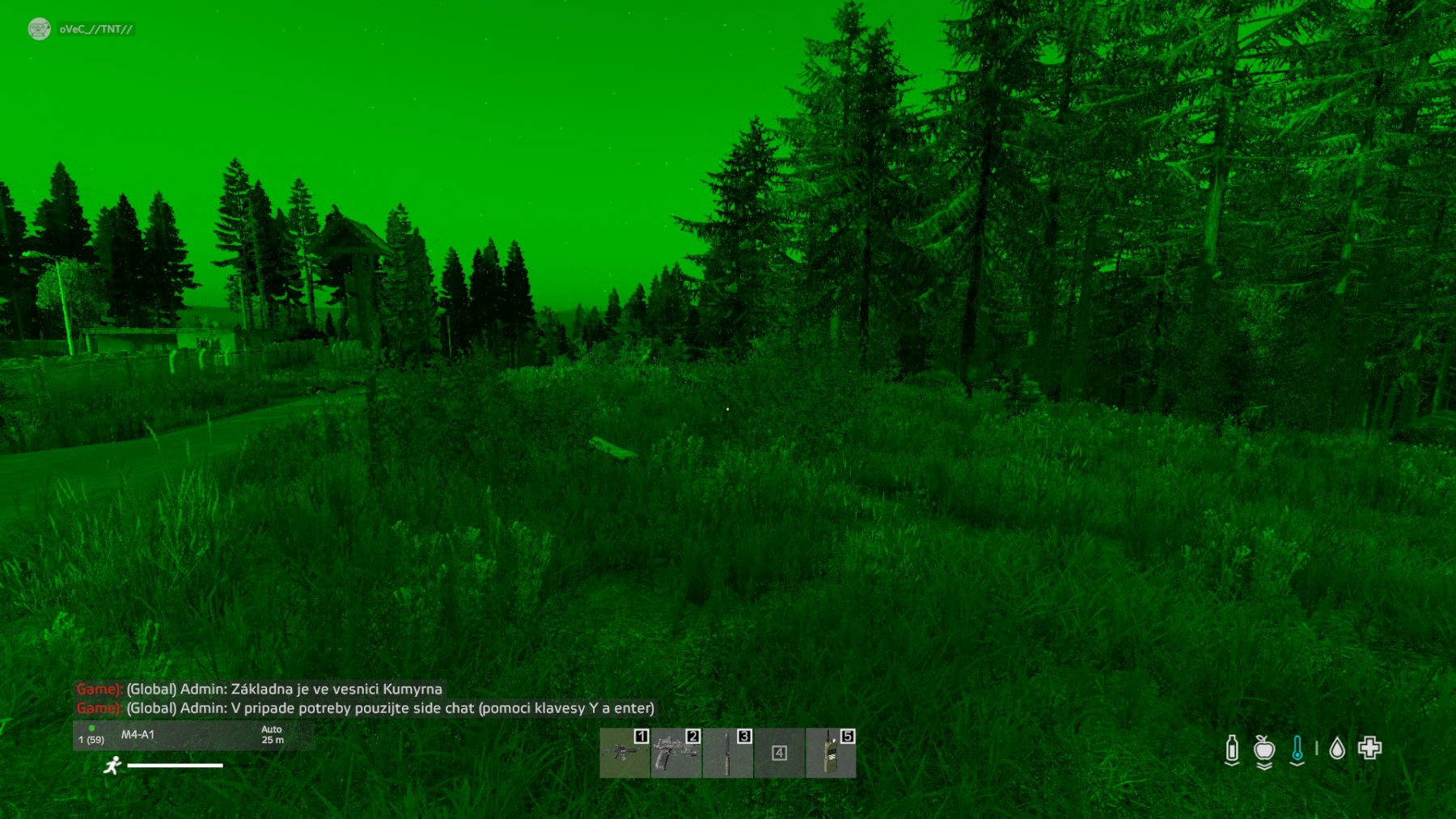1456x819 pixels.
Task: Choose the combat knife in hotbar slot 3
Action: pos(728,753)
